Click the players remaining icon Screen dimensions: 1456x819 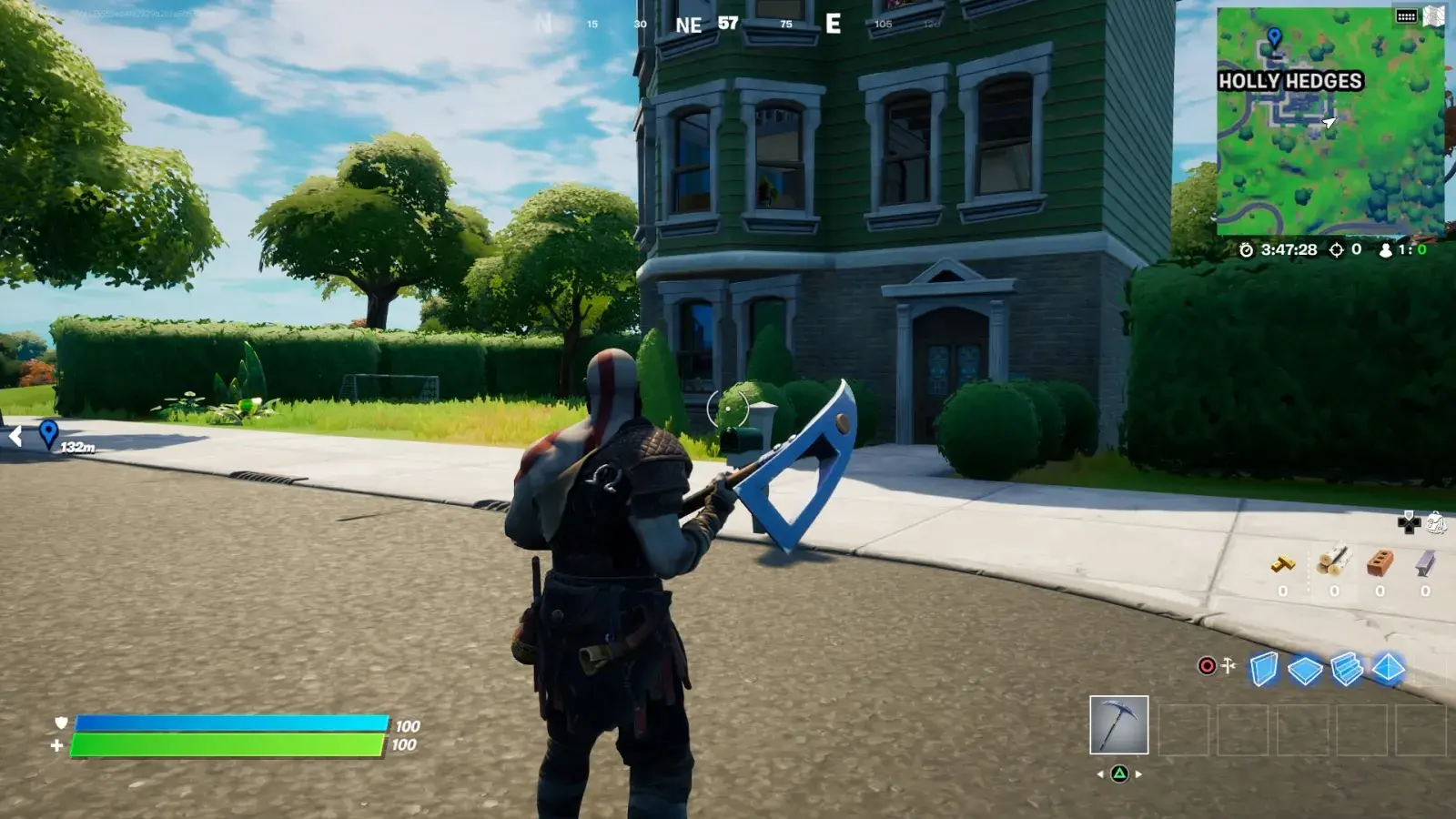pyautogui.click(x=1386, y=250)
